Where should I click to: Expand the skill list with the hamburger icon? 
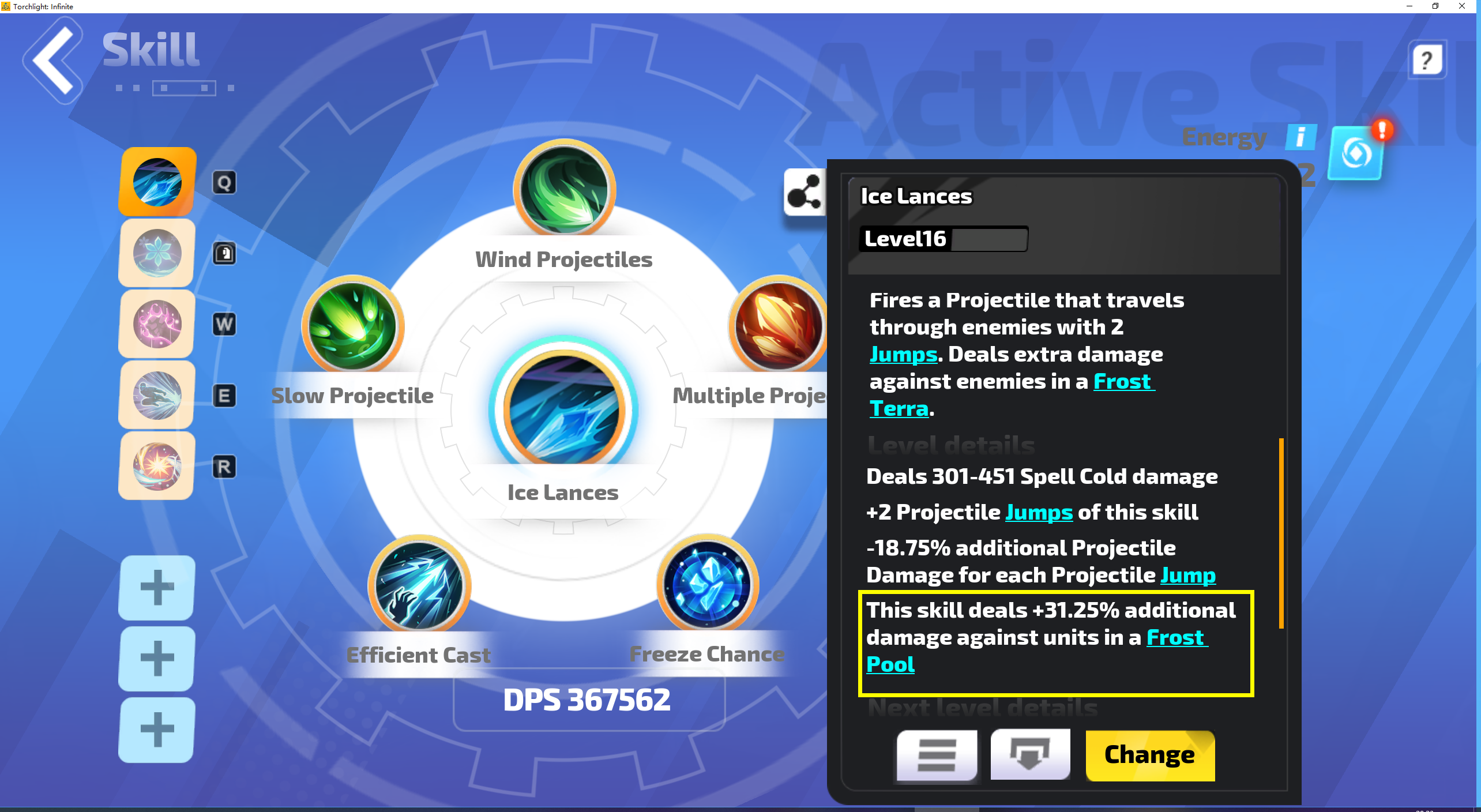pos(936,755)
